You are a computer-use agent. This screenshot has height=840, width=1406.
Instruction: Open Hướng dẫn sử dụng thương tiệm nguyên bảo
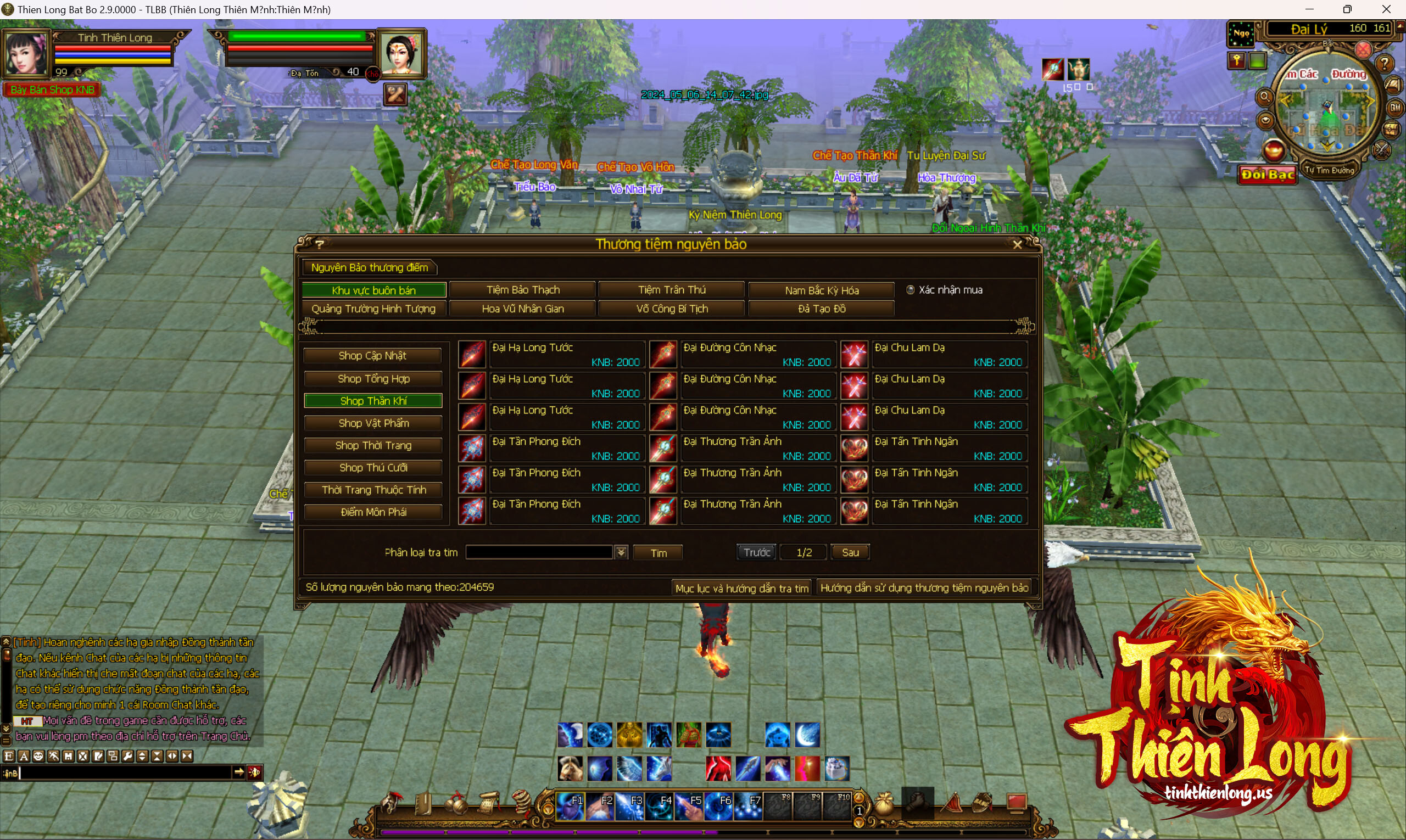[x=924, y=587]
